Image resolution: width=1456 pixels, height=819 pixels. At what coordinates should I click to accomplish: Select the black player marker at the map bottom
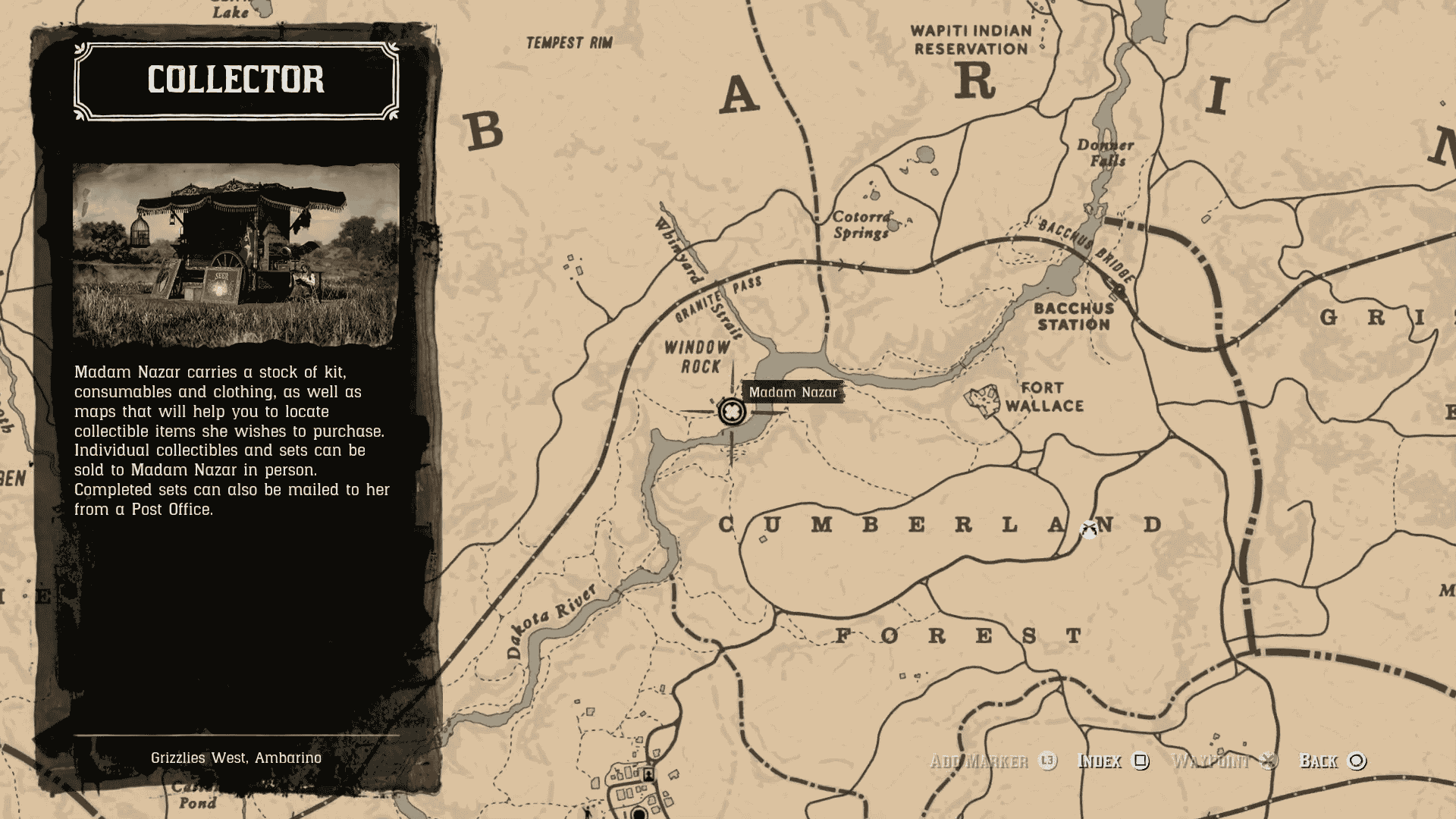[x=639, y=814]
